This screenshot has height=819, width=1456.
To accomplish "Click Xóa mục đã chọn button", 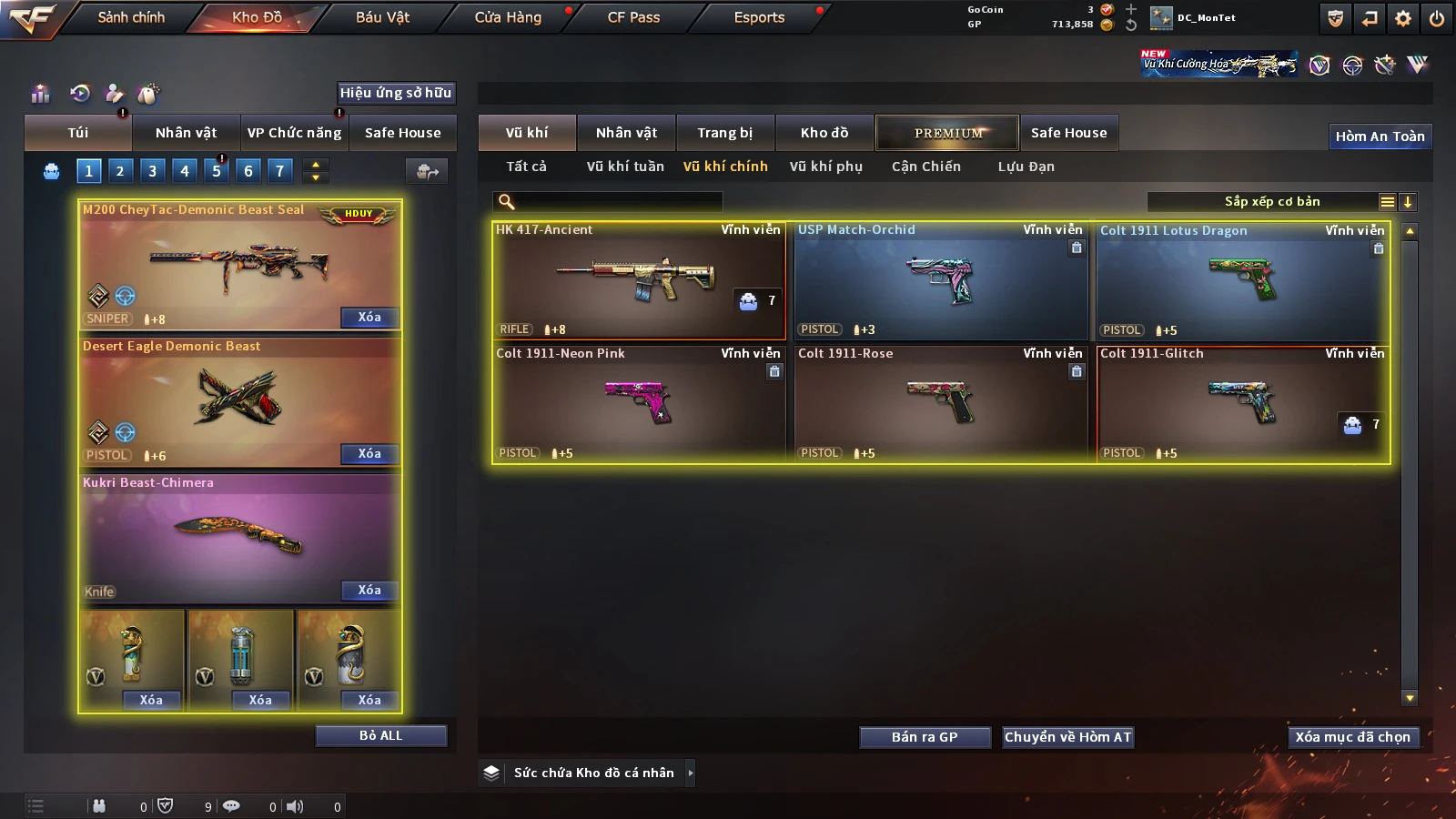I will 1352,737.
